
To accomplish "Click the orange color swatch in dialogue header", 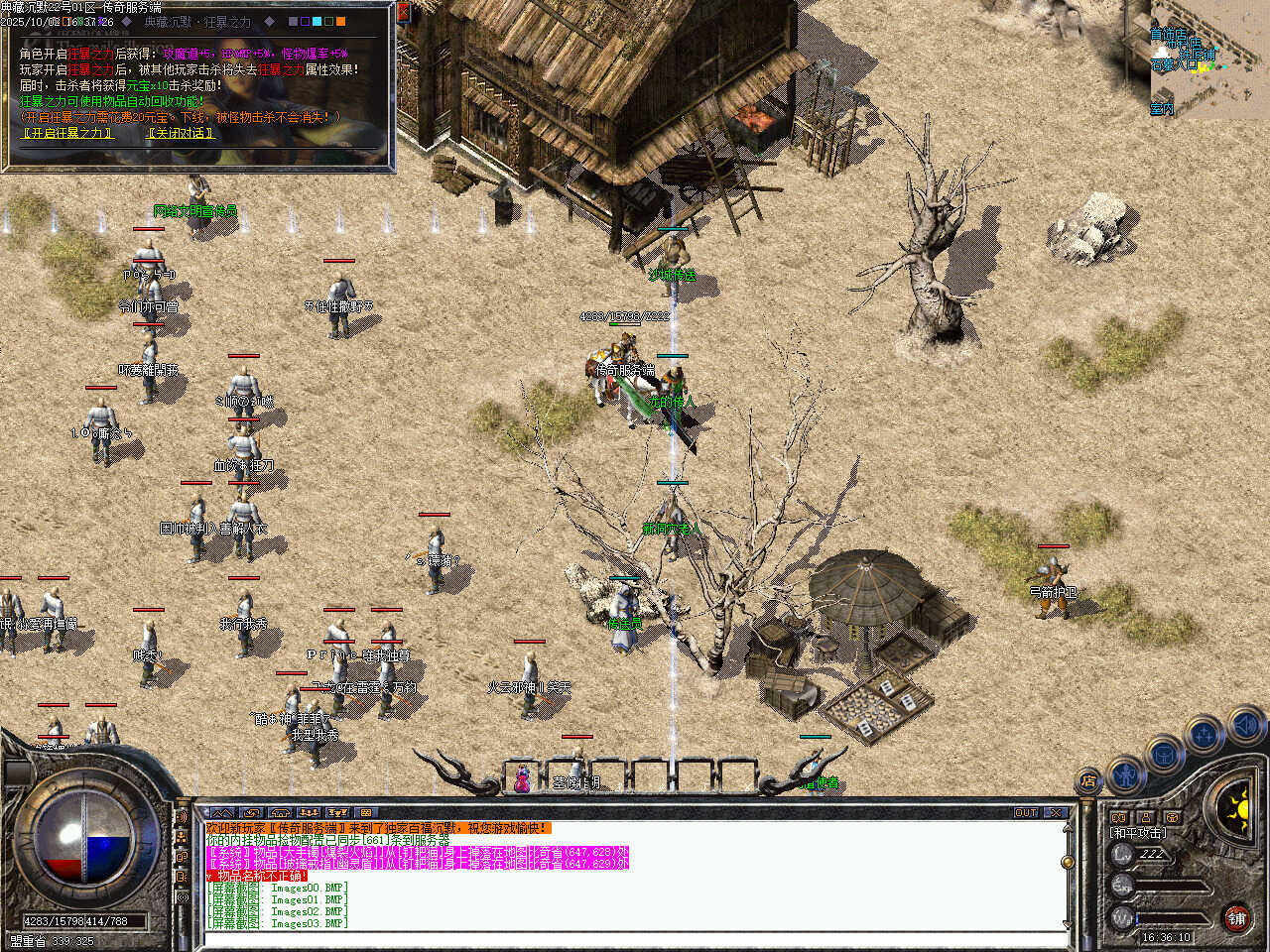I will click(x=340, y=21).
